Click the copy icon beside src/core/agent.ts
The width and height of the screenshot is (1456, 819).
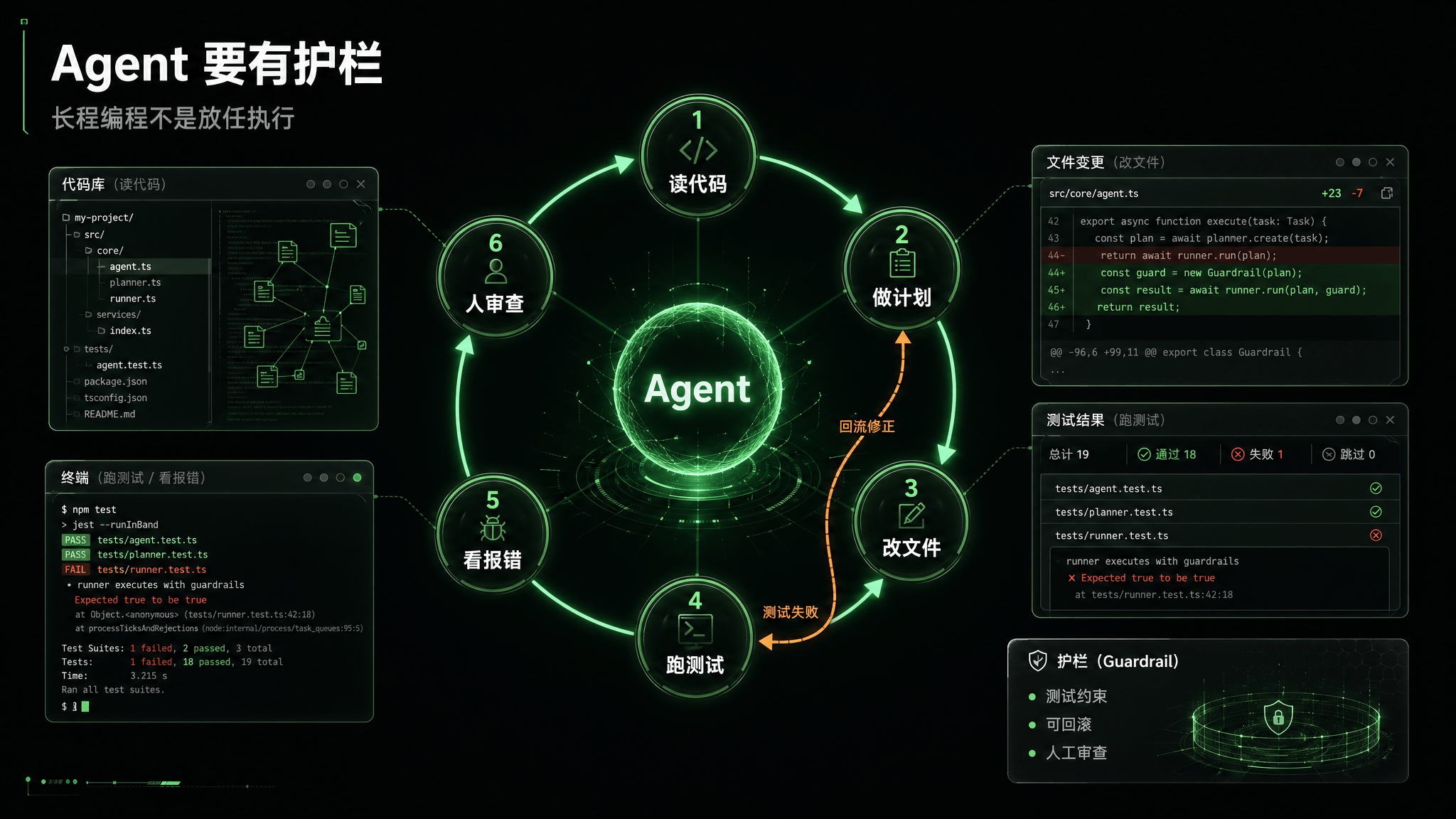click(x=1386, y=193)
